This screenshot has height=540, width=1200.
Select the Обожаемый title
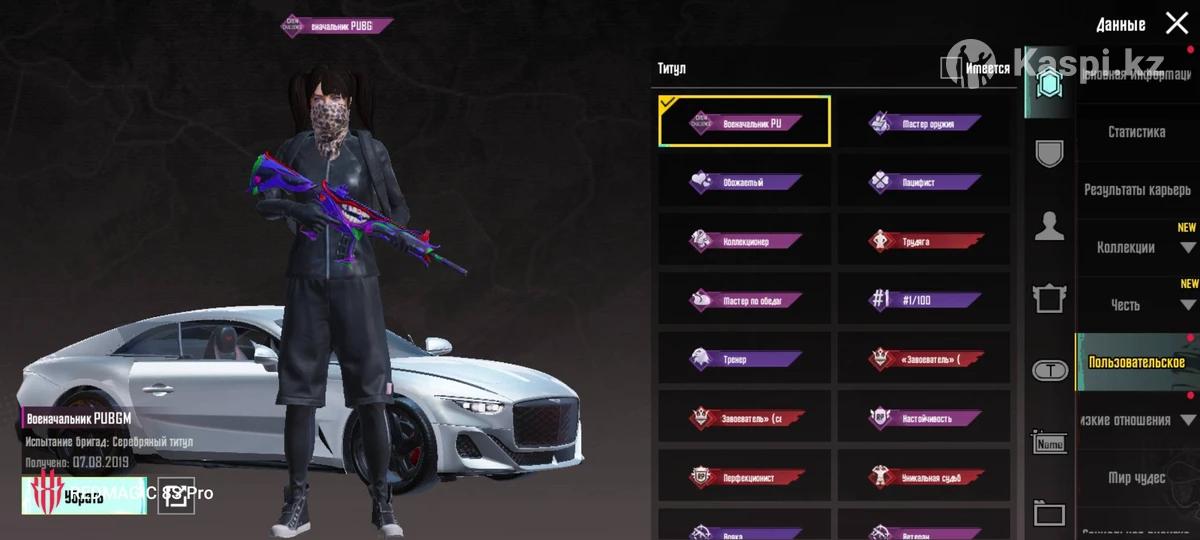point(744,182)
